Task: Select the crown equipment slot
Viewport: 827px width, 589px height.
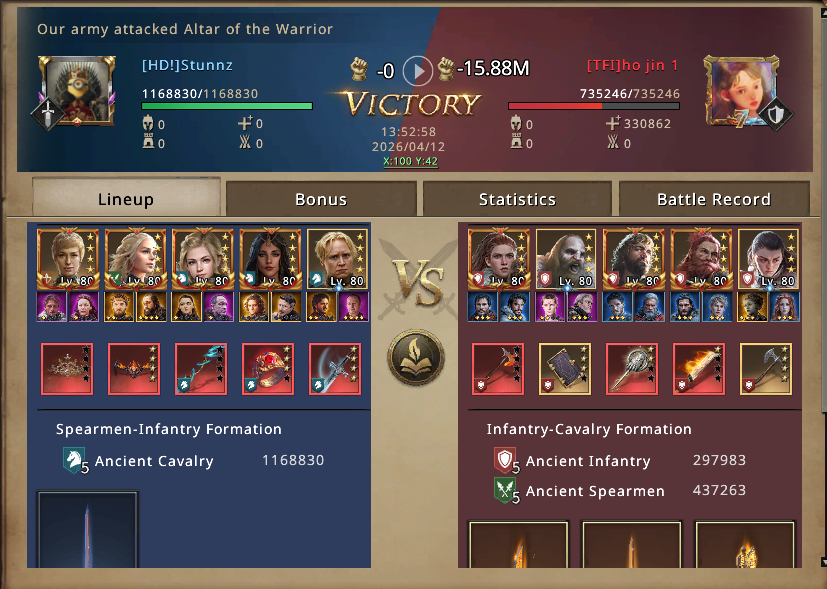Action: tap(67, 368)
